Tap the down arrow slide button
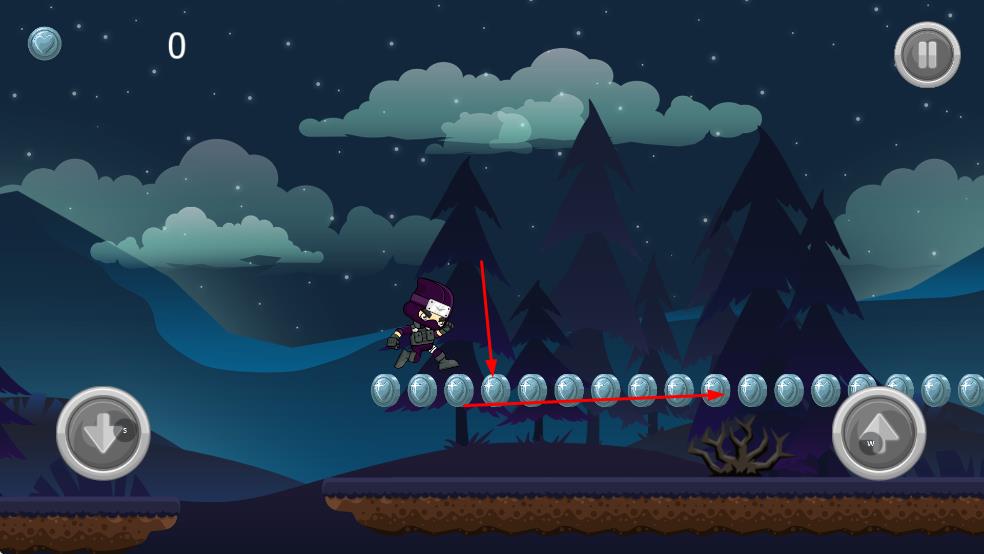This screenshot has width=984, height=554. (103, 433)
